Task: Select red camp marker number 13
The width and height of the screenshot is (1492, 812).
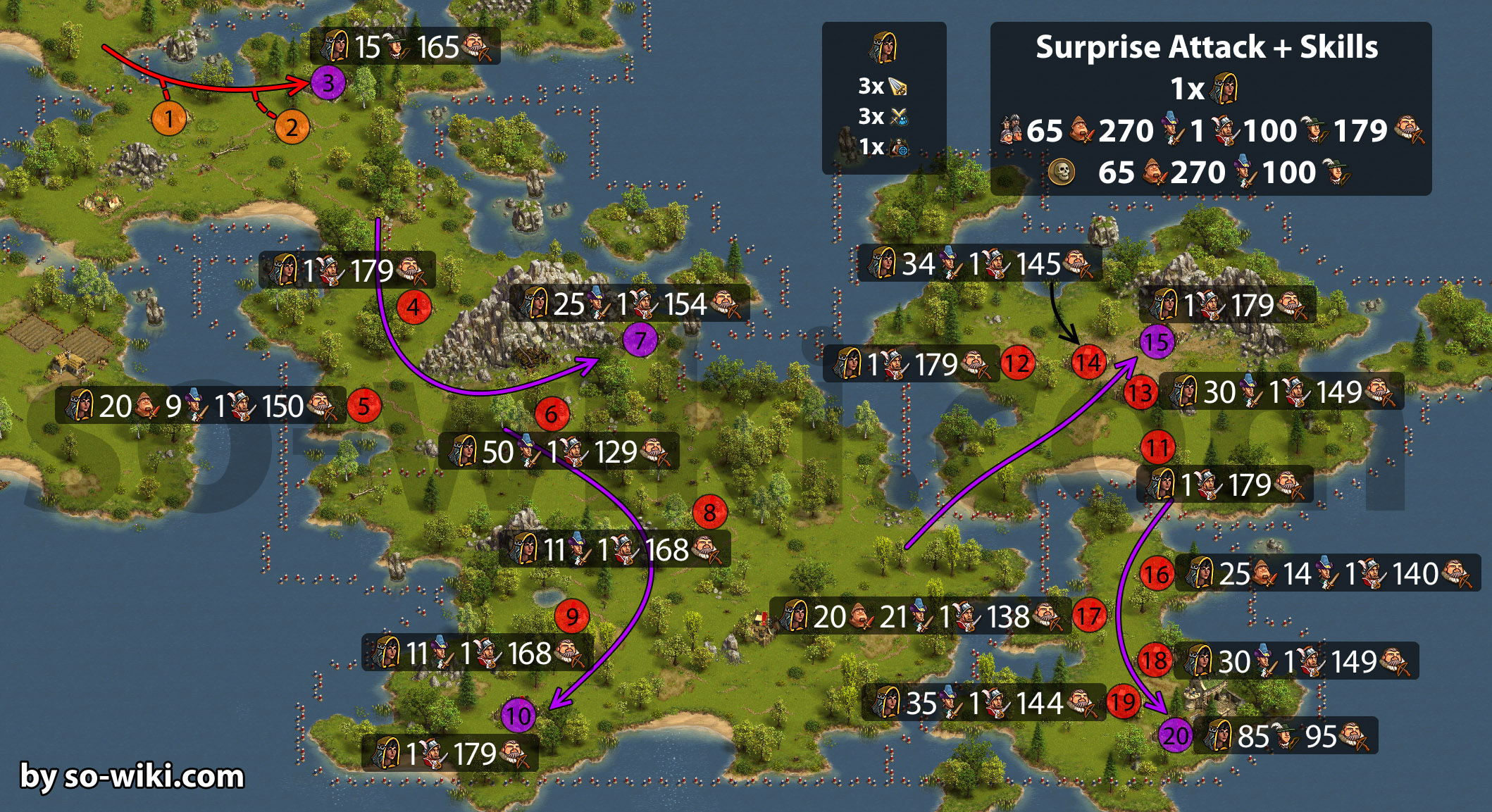Action: (1140, 393)
